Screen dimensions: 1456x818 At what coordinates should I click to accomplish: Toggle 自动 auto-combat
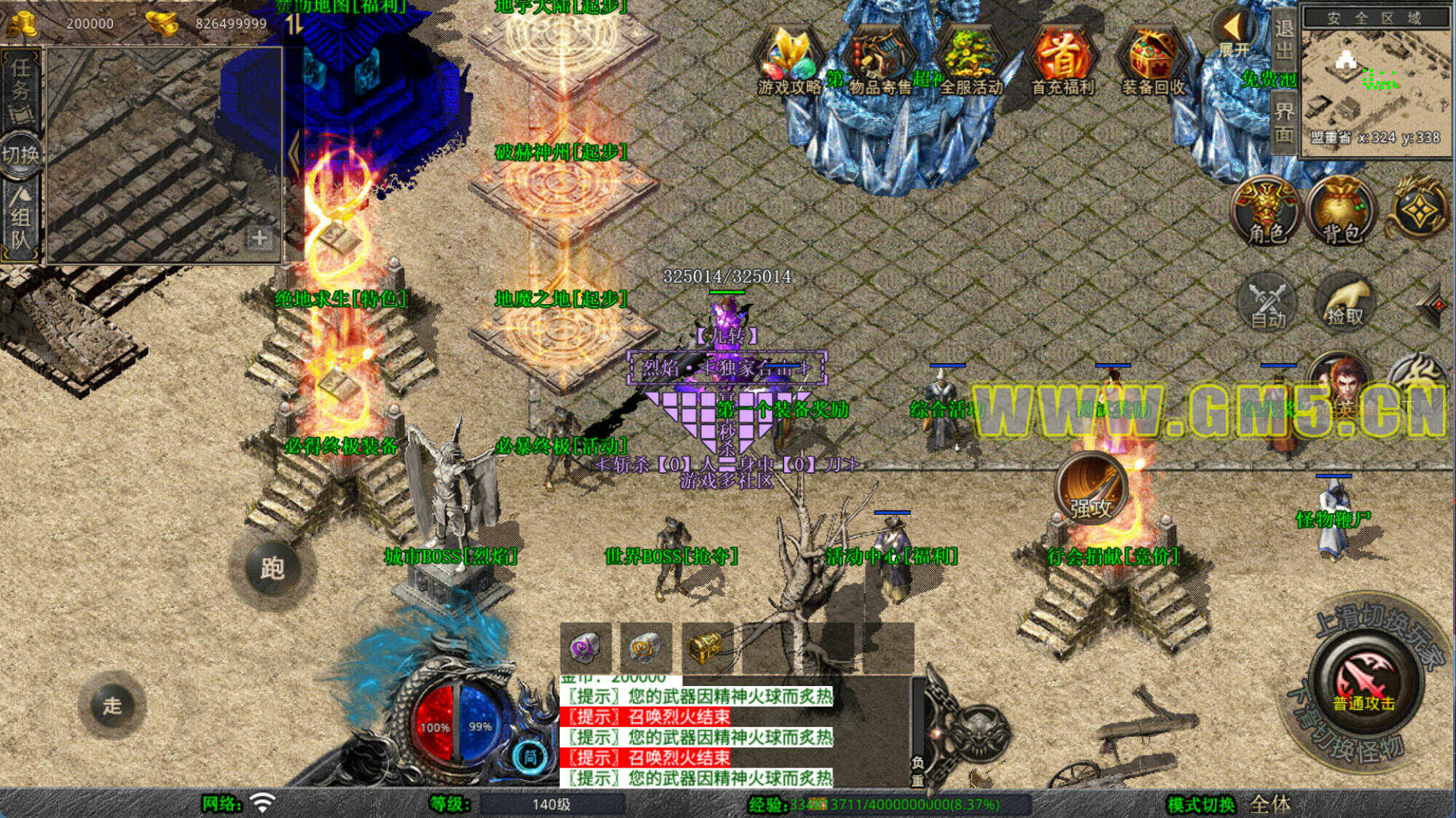[1267, 303]
